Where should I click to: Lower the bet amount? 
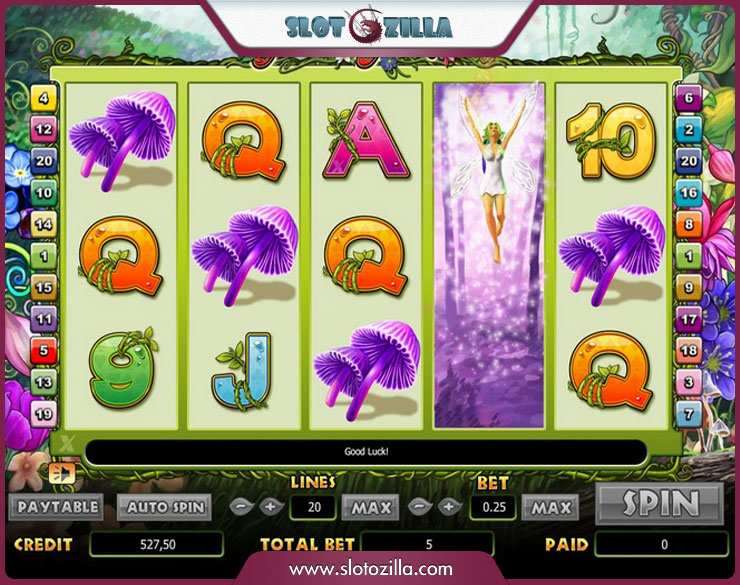421,507
